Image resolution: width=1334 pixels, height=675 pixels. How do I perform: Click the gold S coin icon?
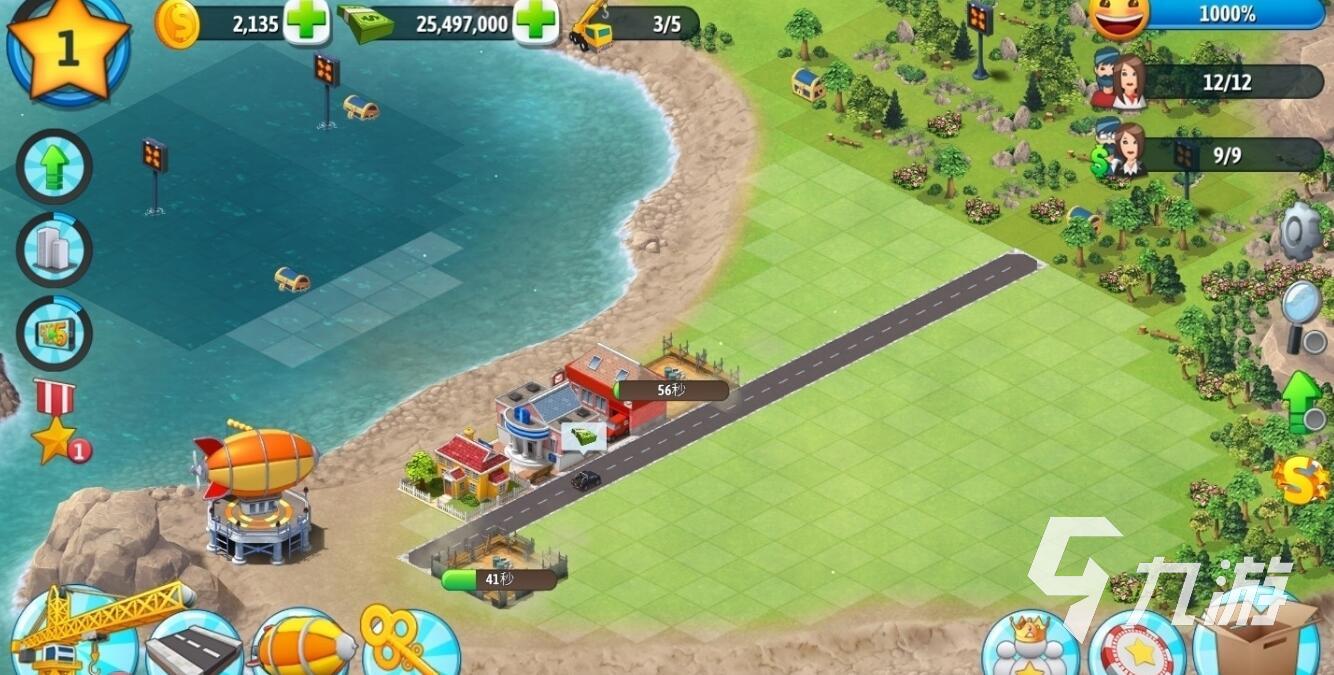[1302, 480]
